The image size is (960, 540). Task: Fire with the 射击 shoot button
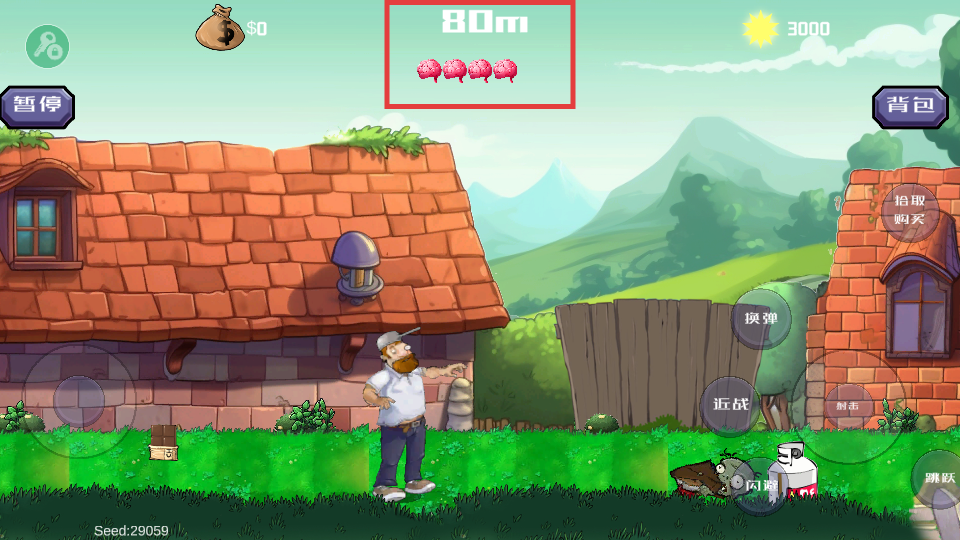pyautogui.click(x=848, y=406)
